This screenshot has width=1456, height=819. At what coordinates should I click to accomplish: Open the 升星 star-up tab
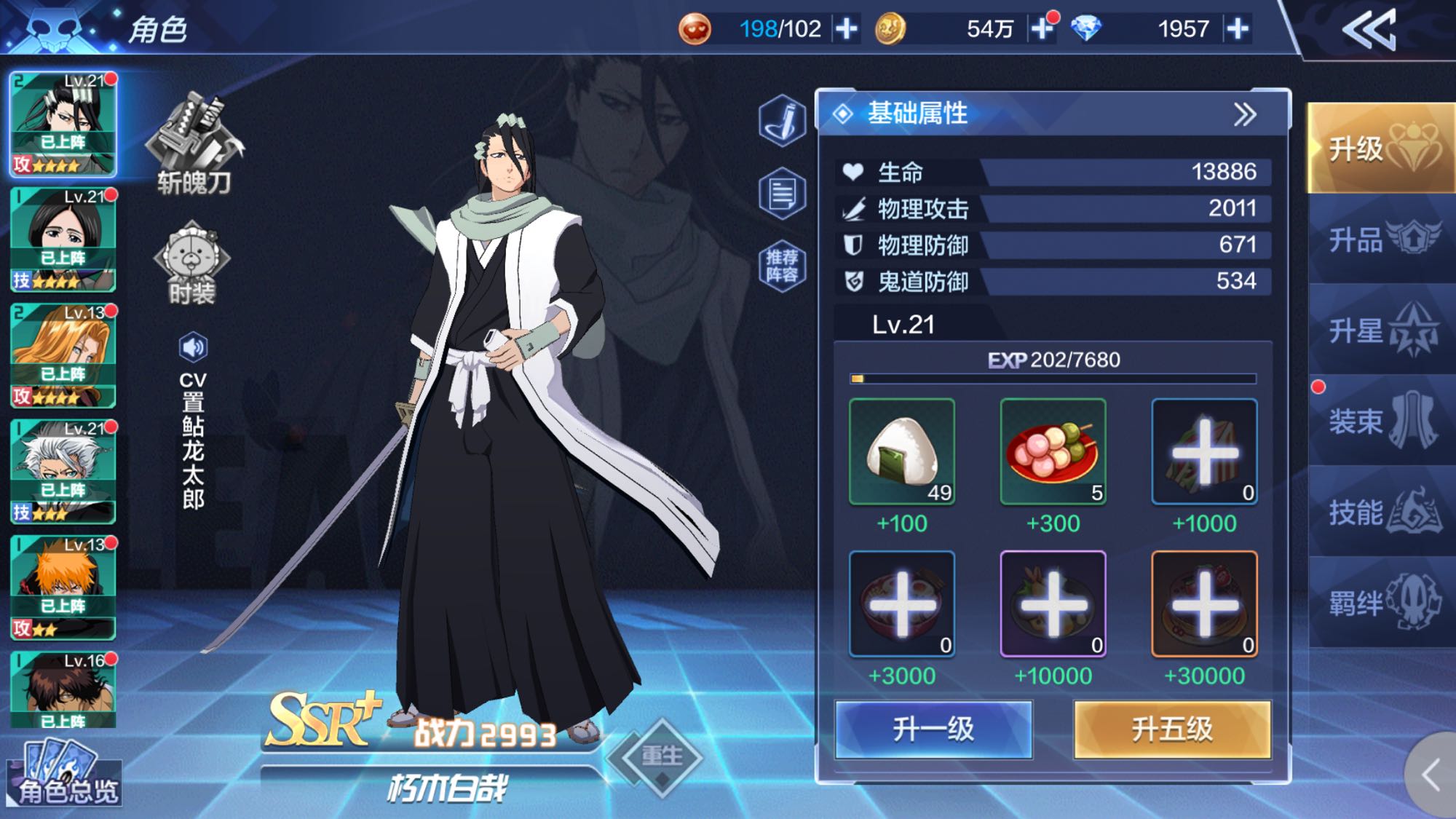pyautogui.click(x=1380, y=331)
